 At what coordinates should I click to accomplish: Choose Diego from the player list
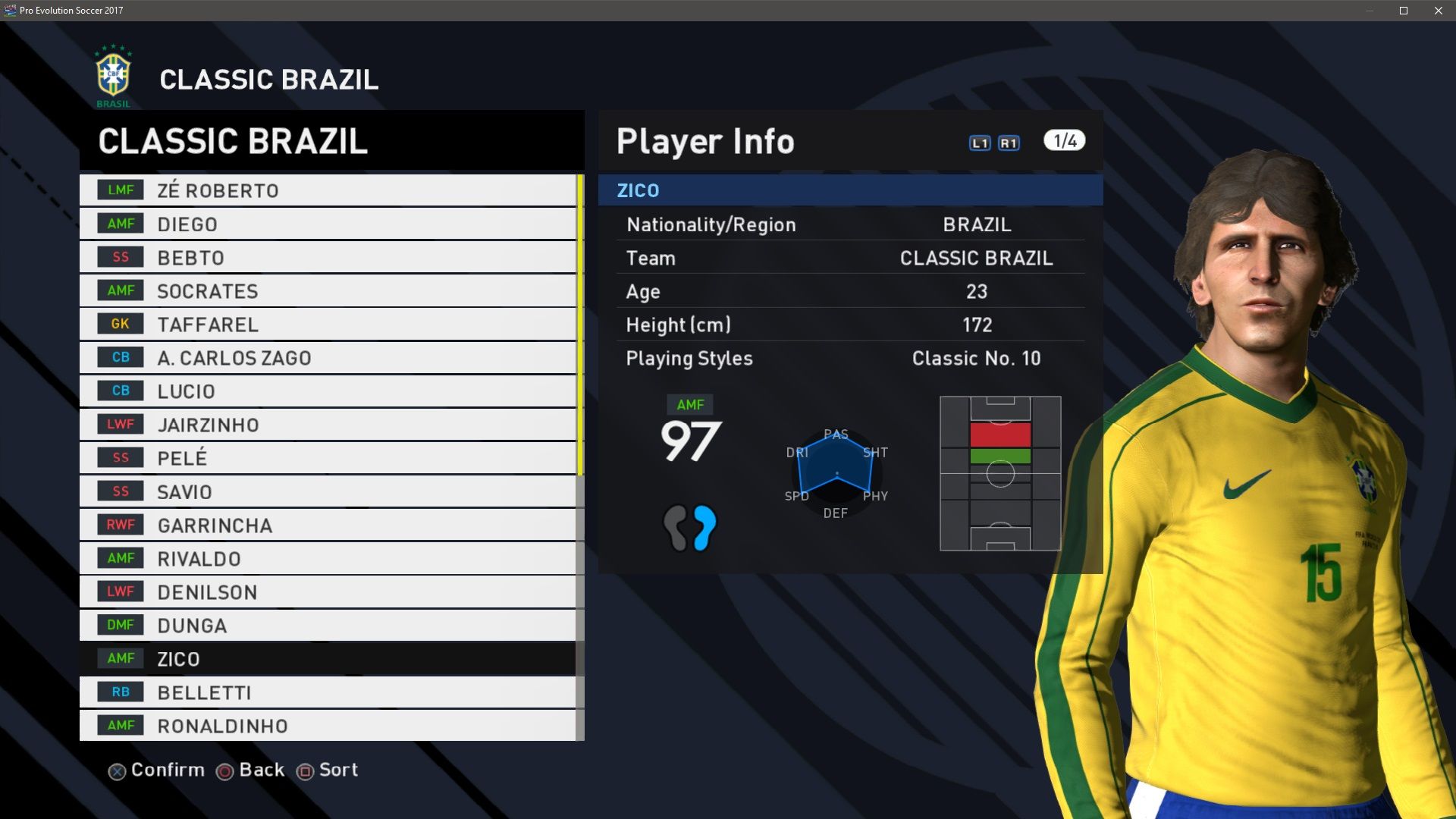pos(328,224)
